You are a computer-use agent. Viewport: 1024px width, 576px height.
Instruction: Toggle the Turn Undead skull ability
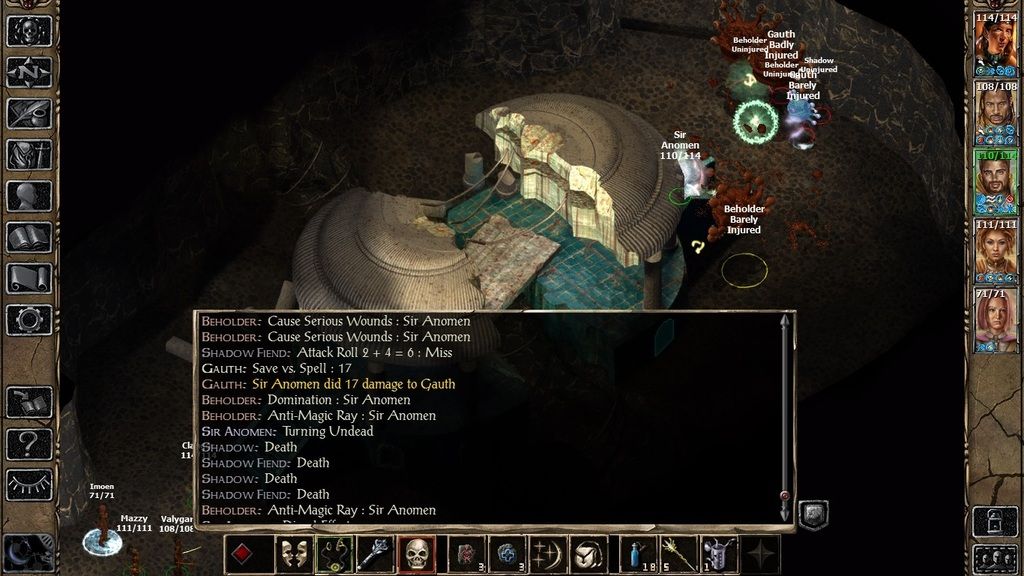tap(417, 554)
